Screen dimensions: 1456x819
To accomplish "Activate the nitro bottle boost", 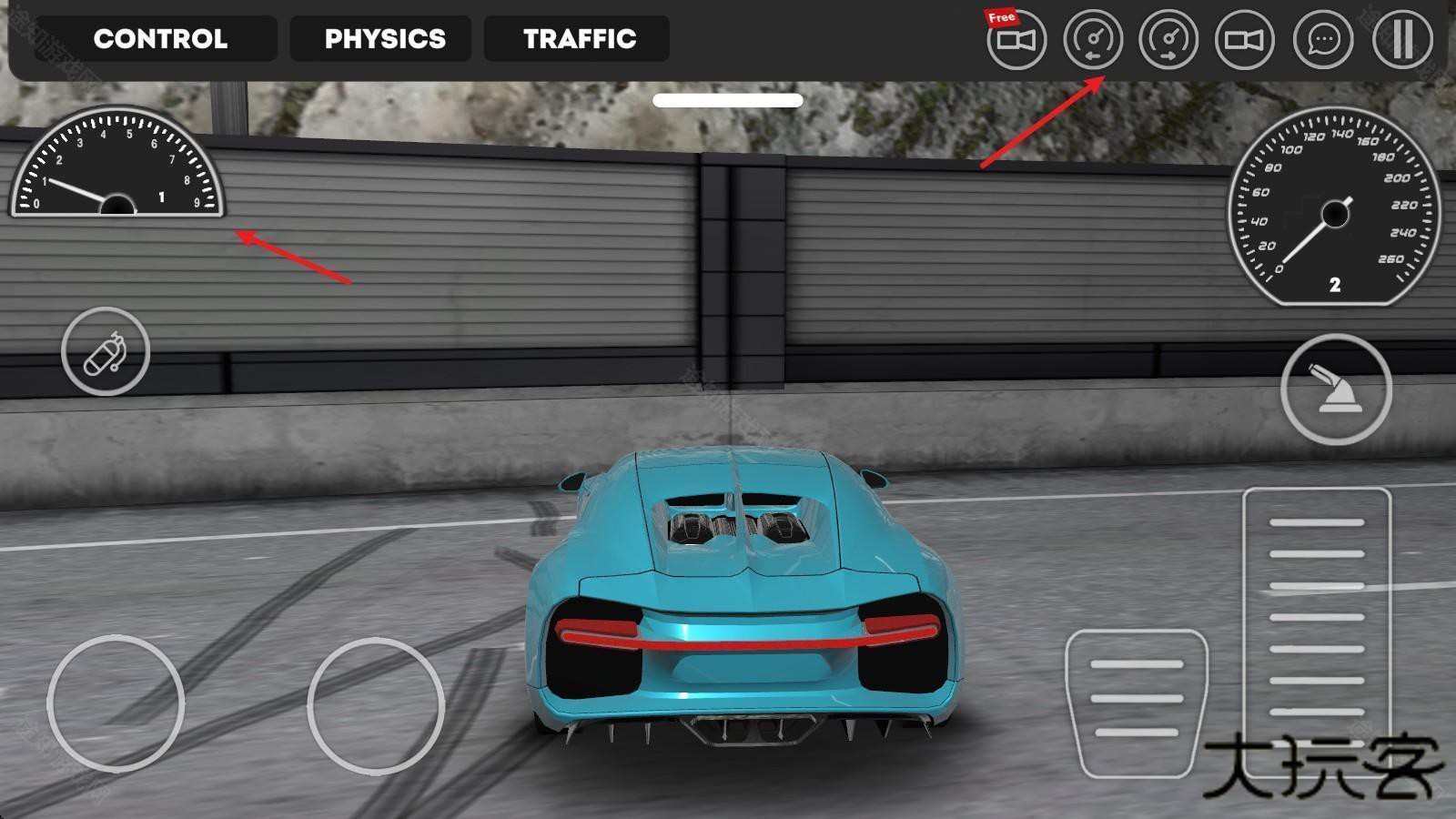I will (106, 352).
